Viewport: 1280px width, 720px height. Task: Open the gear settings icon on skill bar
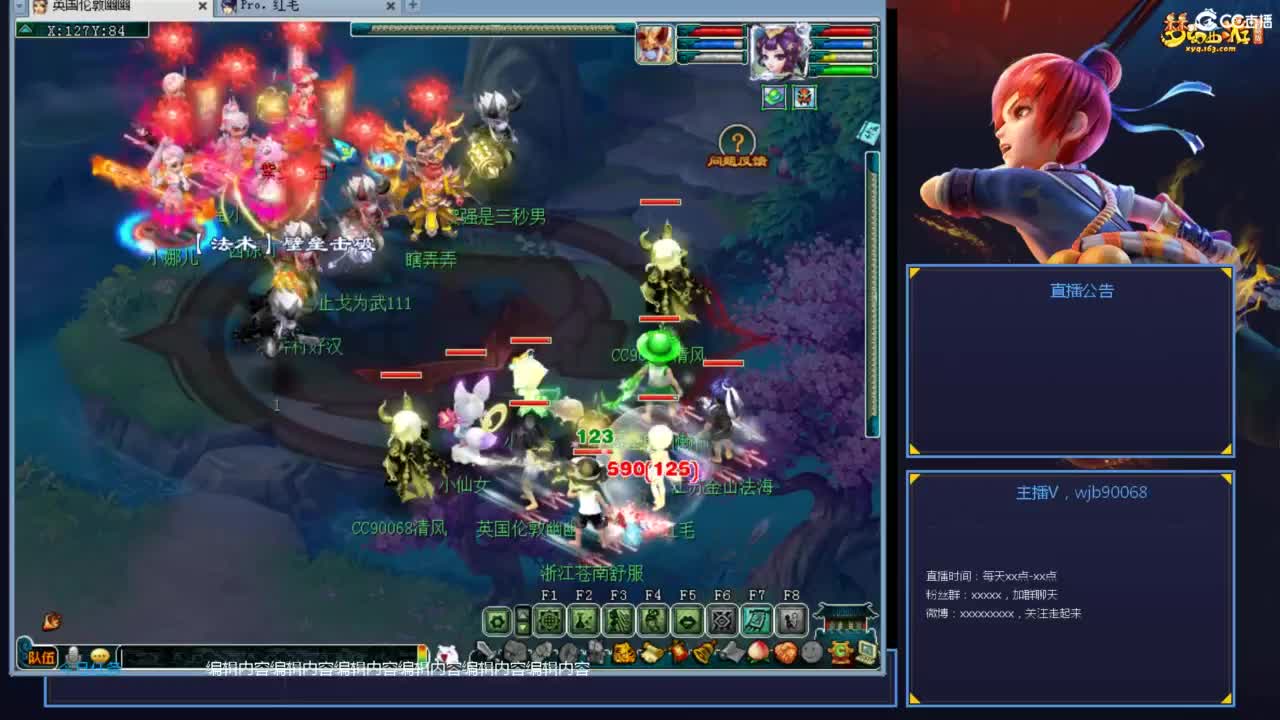495,621
